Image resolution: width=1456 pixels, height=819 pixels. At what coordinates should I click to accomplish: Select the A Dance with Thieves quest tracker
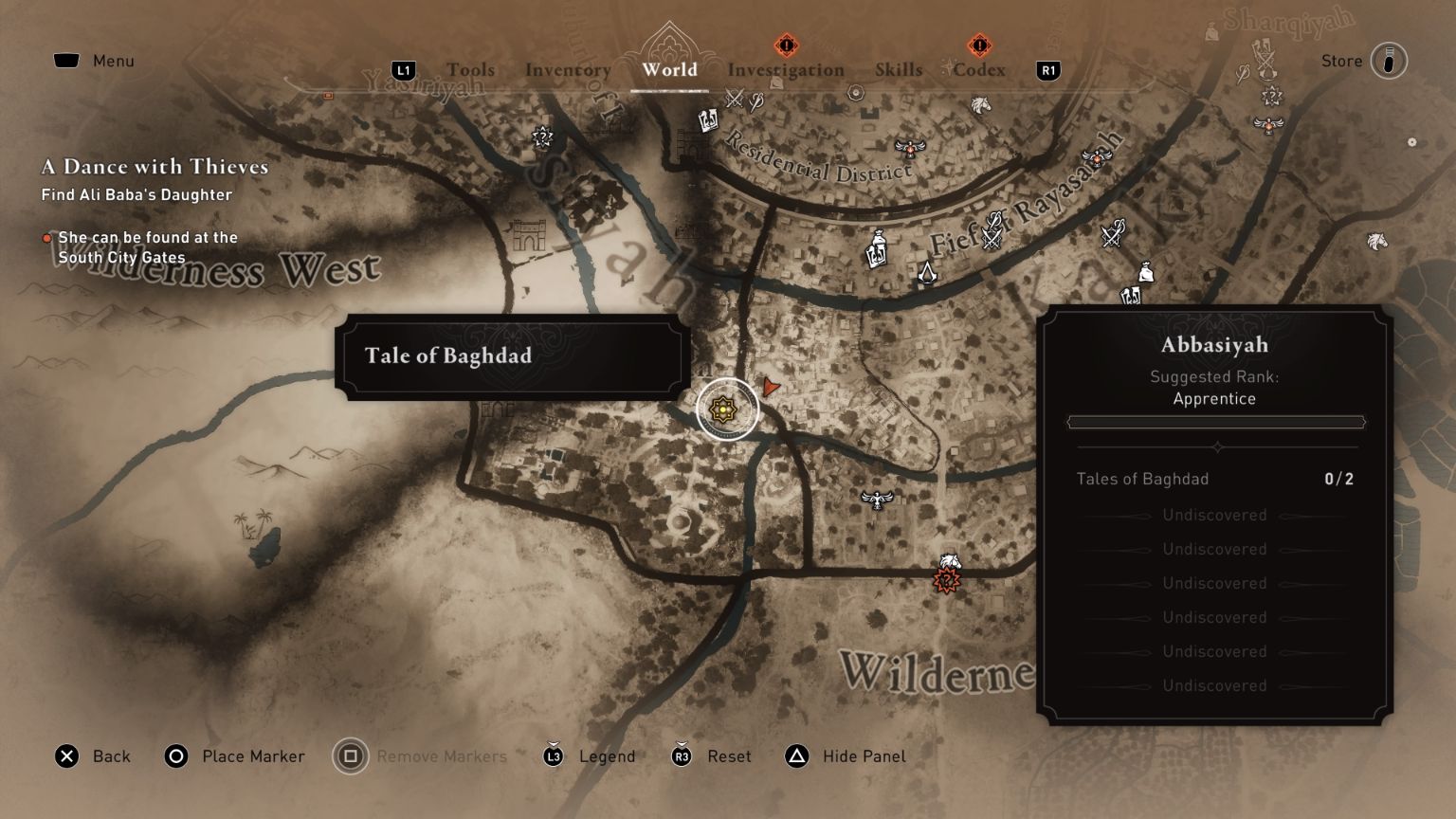point(155,168)
